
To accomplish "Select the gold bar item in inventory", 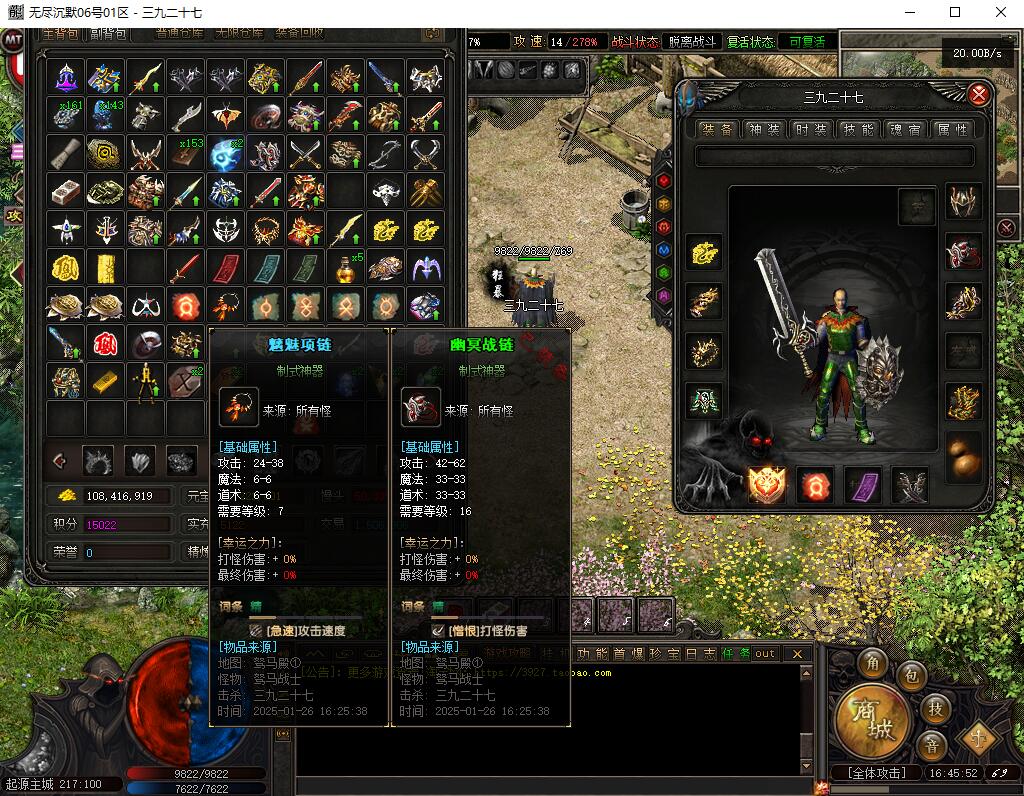I will coord(105,380).
